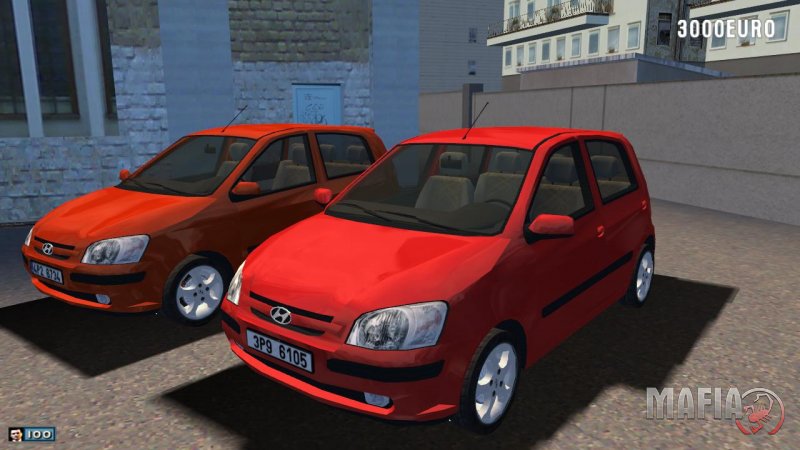Click the Mafia logo watermark

point(714,407)
